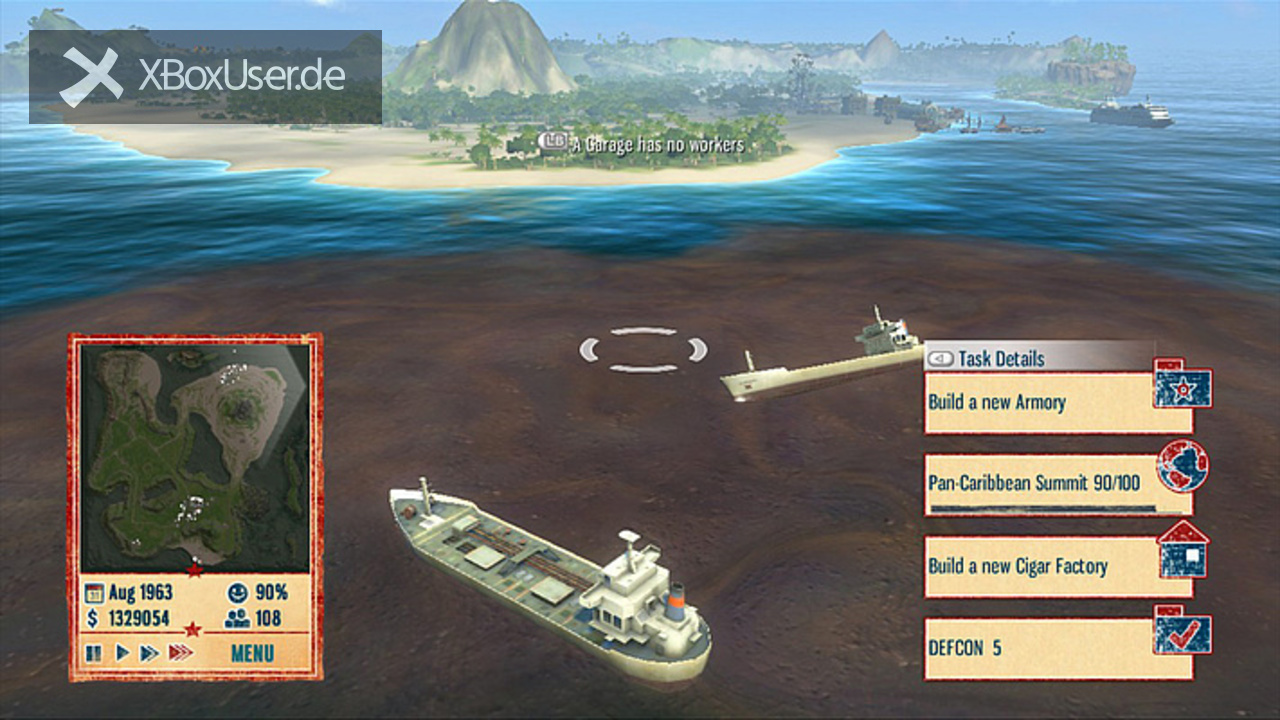Pause the game speed
This screenshot has width=1280, height=720.
[x=94, y=654]
